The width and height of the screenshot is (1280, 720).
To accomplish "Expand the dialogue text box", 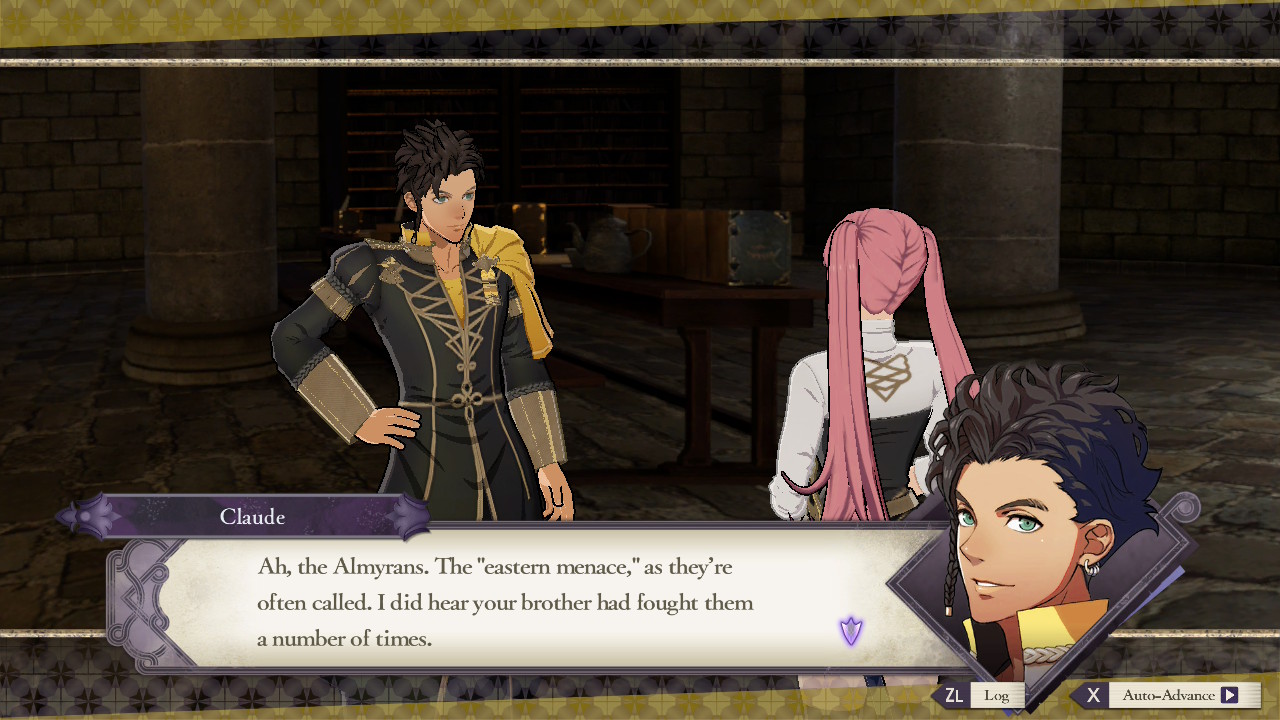I will tap(500, 600).
